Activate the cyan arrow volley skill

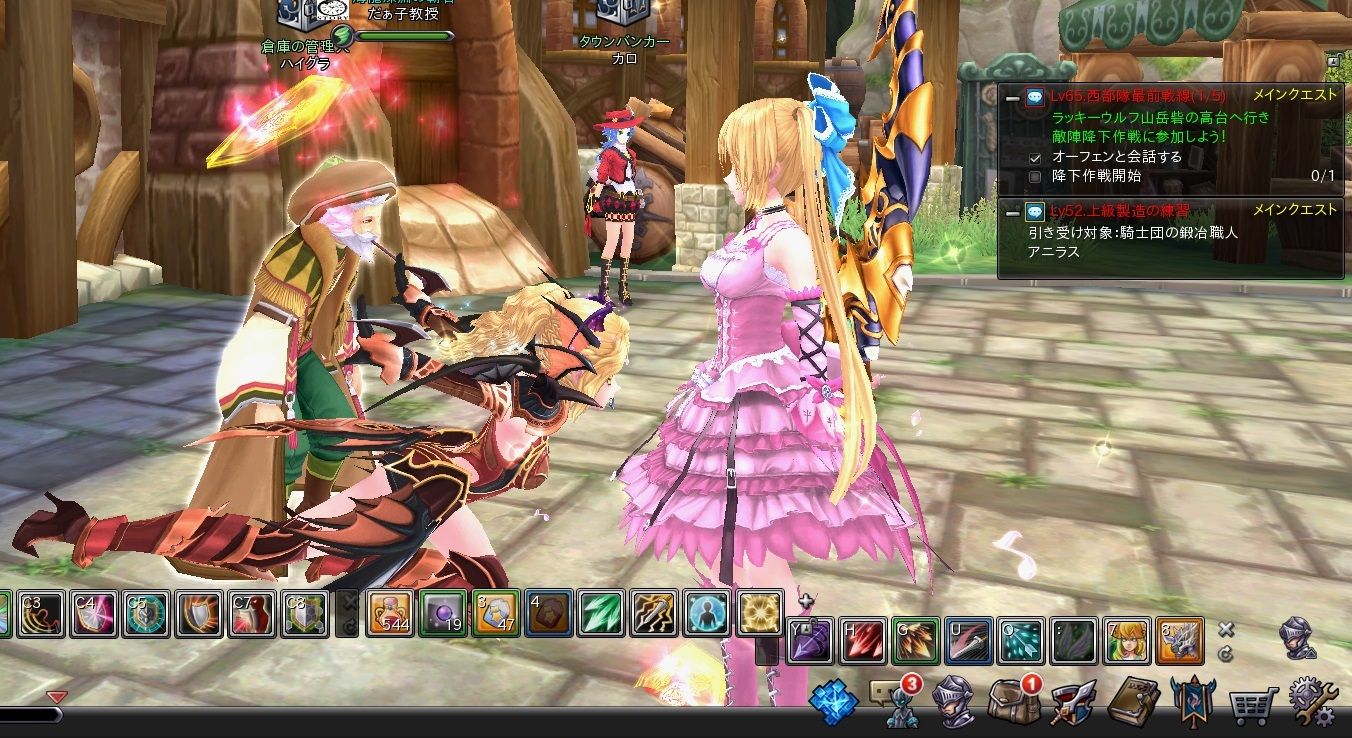pos(1022,640)
